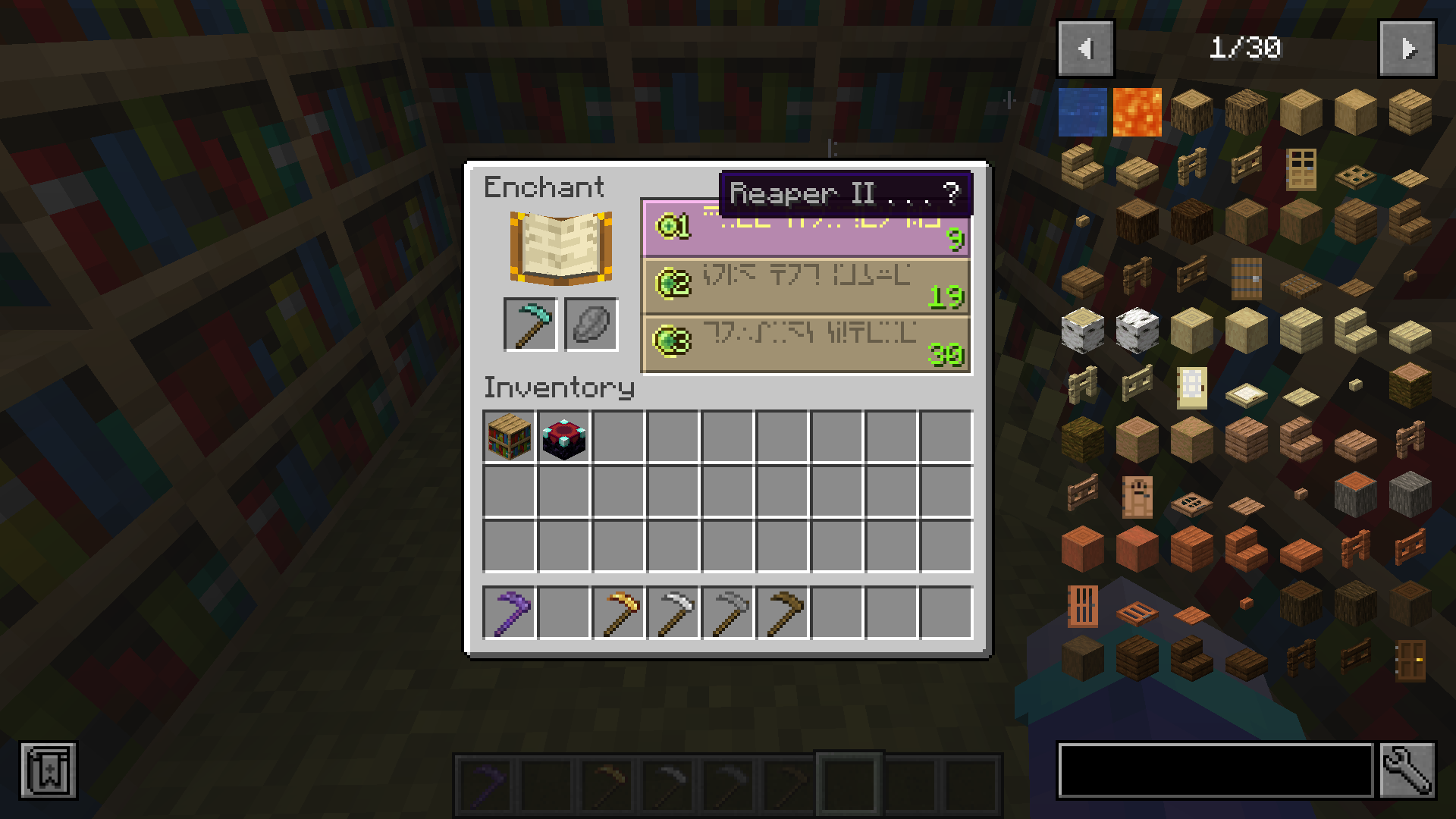Image resolution: width=1456 pixels, height=819 pixels.
Task: Go to the next item list page
Action: (x=1407, y=48)
